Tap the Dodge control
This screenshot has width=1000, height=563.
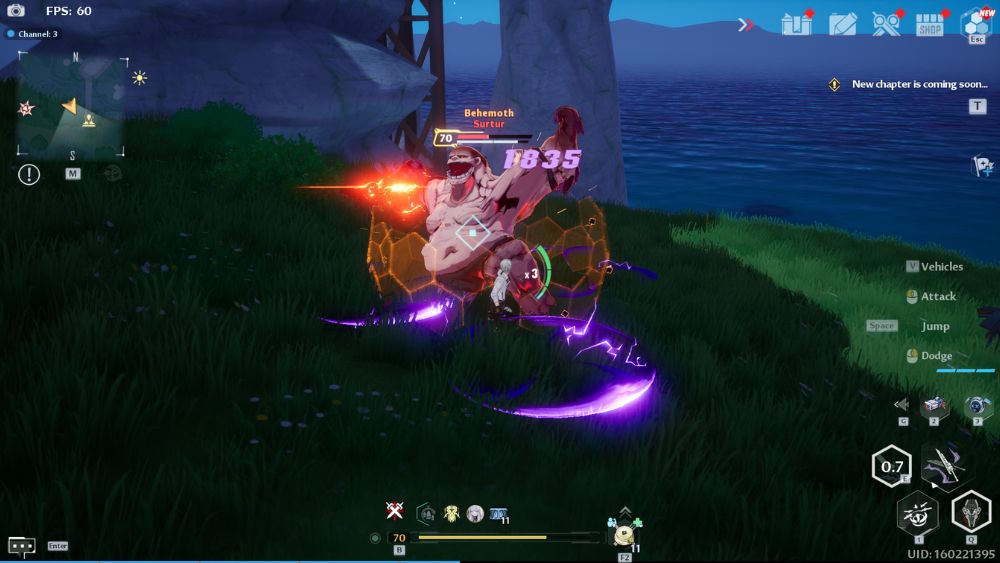coord(936,356)
